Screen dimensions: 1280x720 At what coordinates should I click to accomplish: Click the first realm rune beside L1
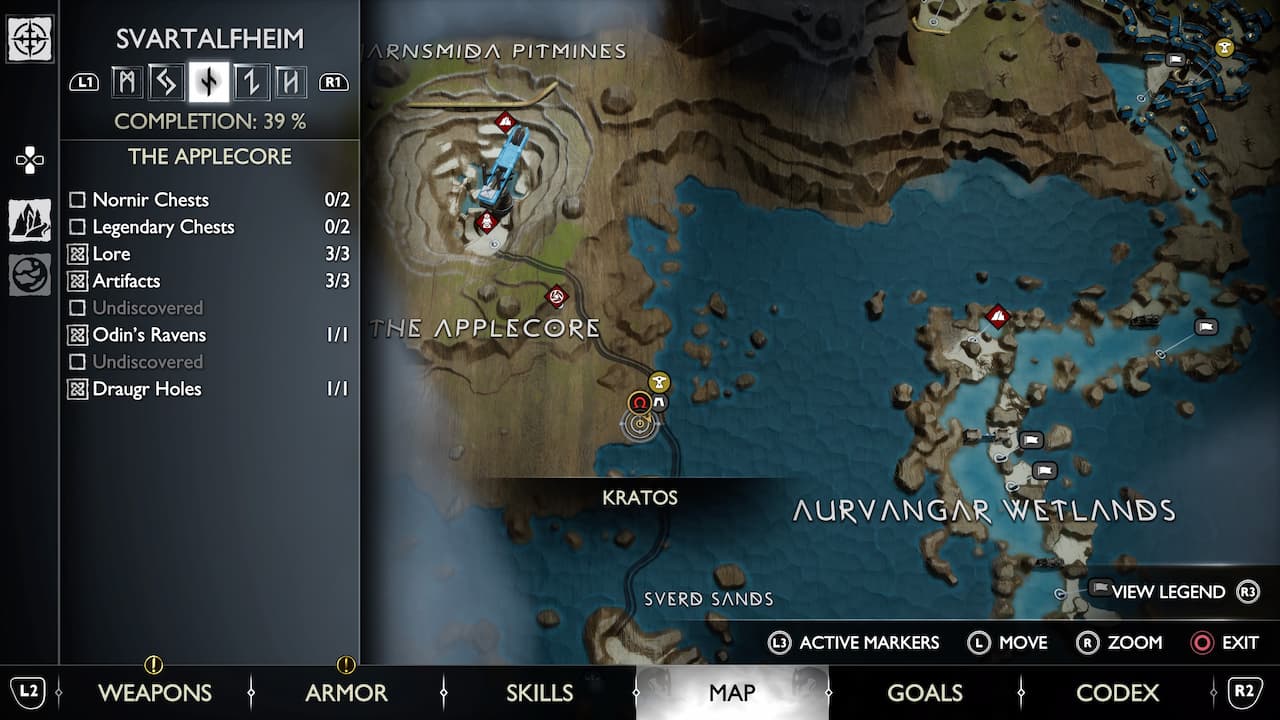point(127,82)
